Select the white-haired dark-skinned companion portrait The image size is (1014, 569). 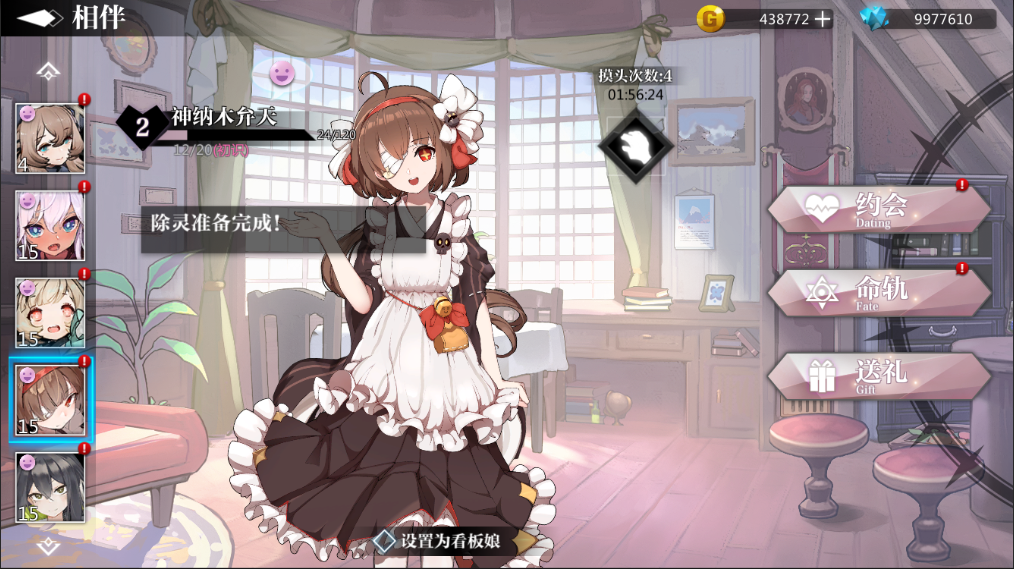tap(50, 224)
